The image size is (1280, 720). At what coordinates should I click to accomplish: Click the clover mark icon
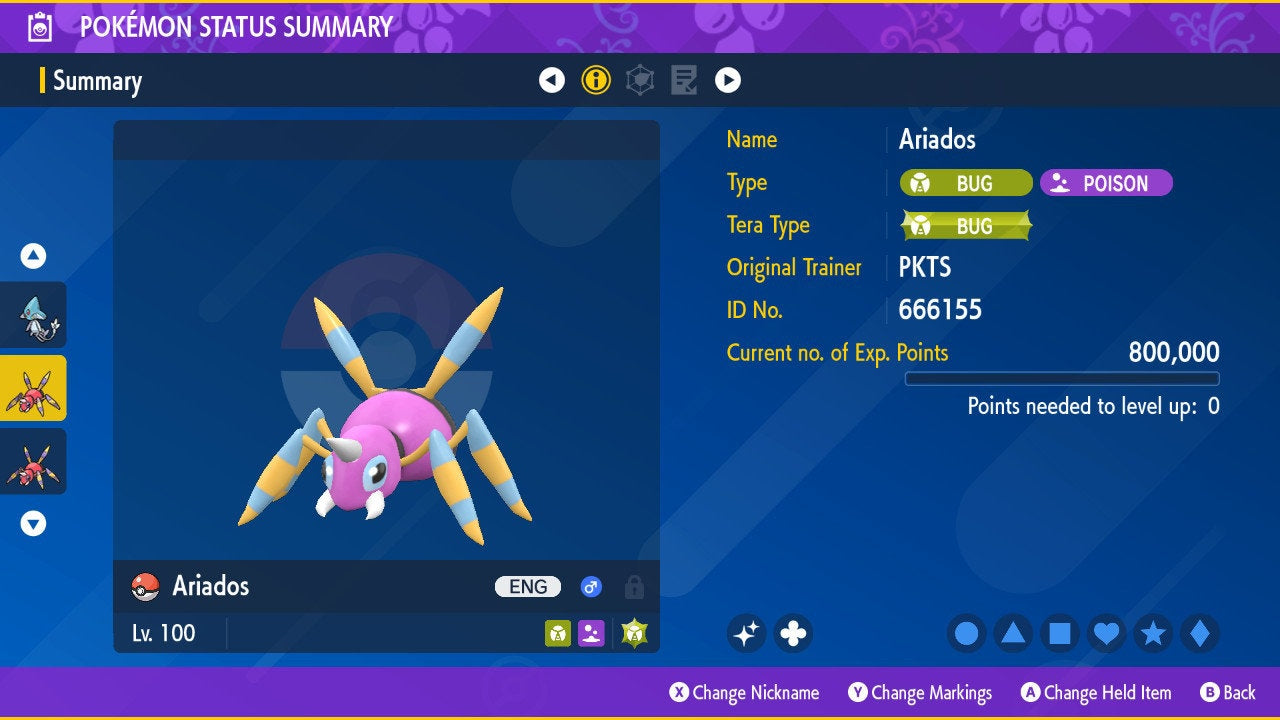(793, 633)
